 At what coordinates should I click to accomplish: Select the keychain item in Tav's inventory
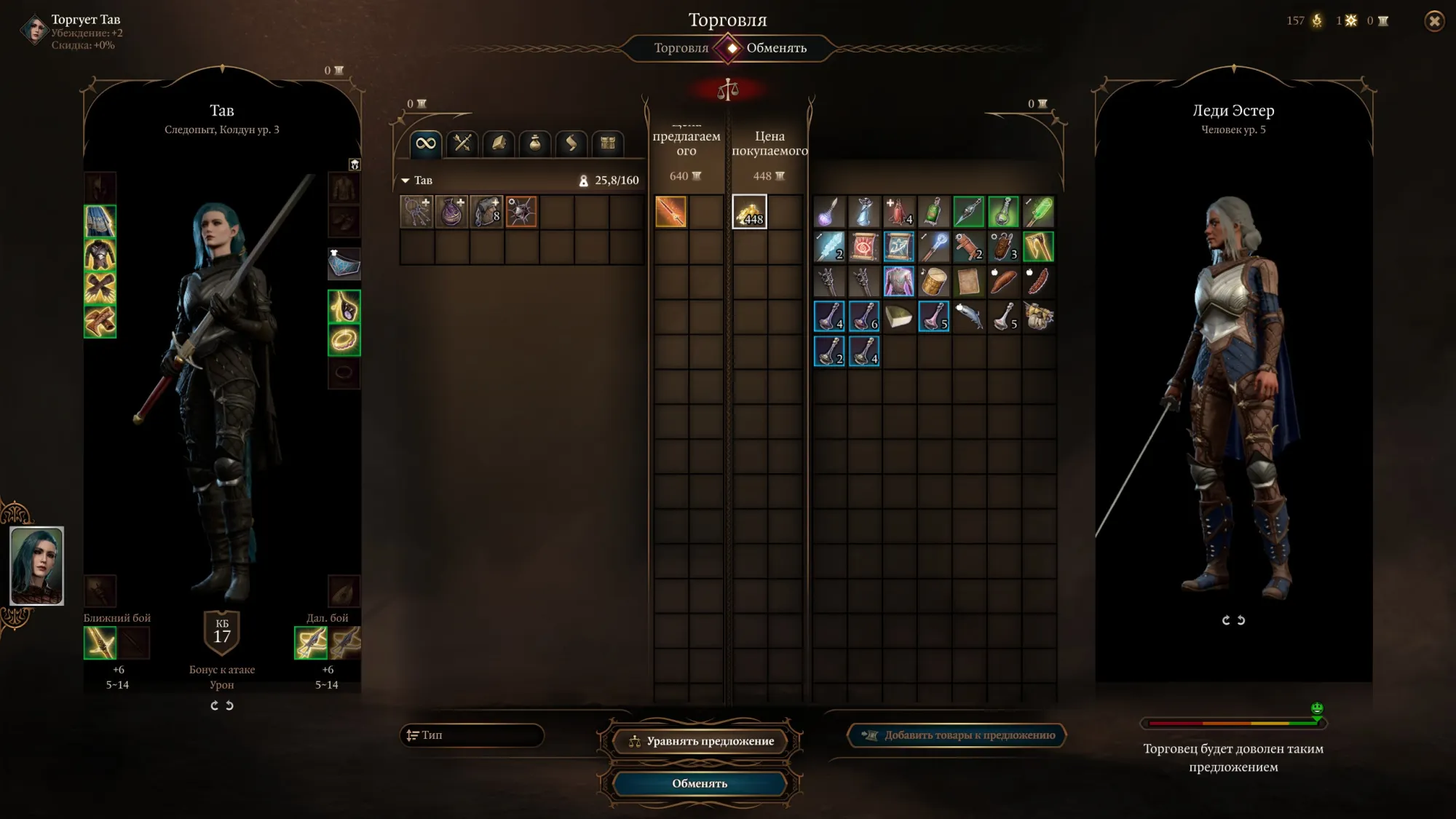[417, 212]
